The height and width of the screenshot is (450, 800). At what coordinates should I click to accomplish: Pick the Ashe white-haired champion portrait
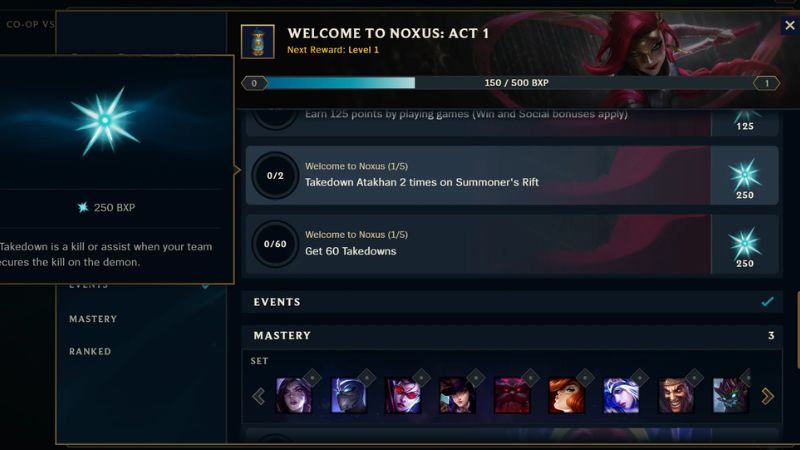[620, 396]
